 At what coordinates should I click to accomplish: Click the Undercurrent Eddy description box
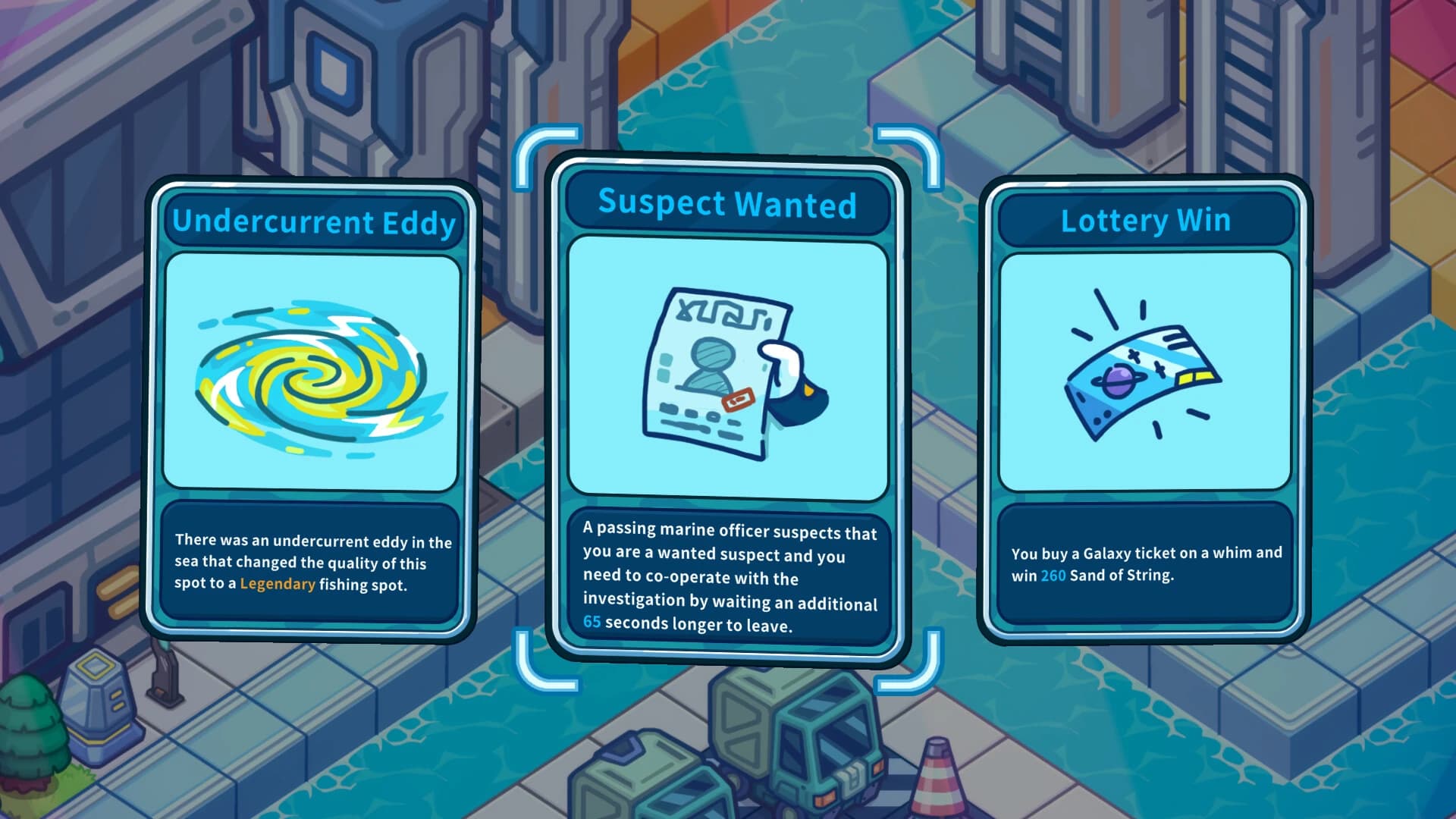coord(311,563)
